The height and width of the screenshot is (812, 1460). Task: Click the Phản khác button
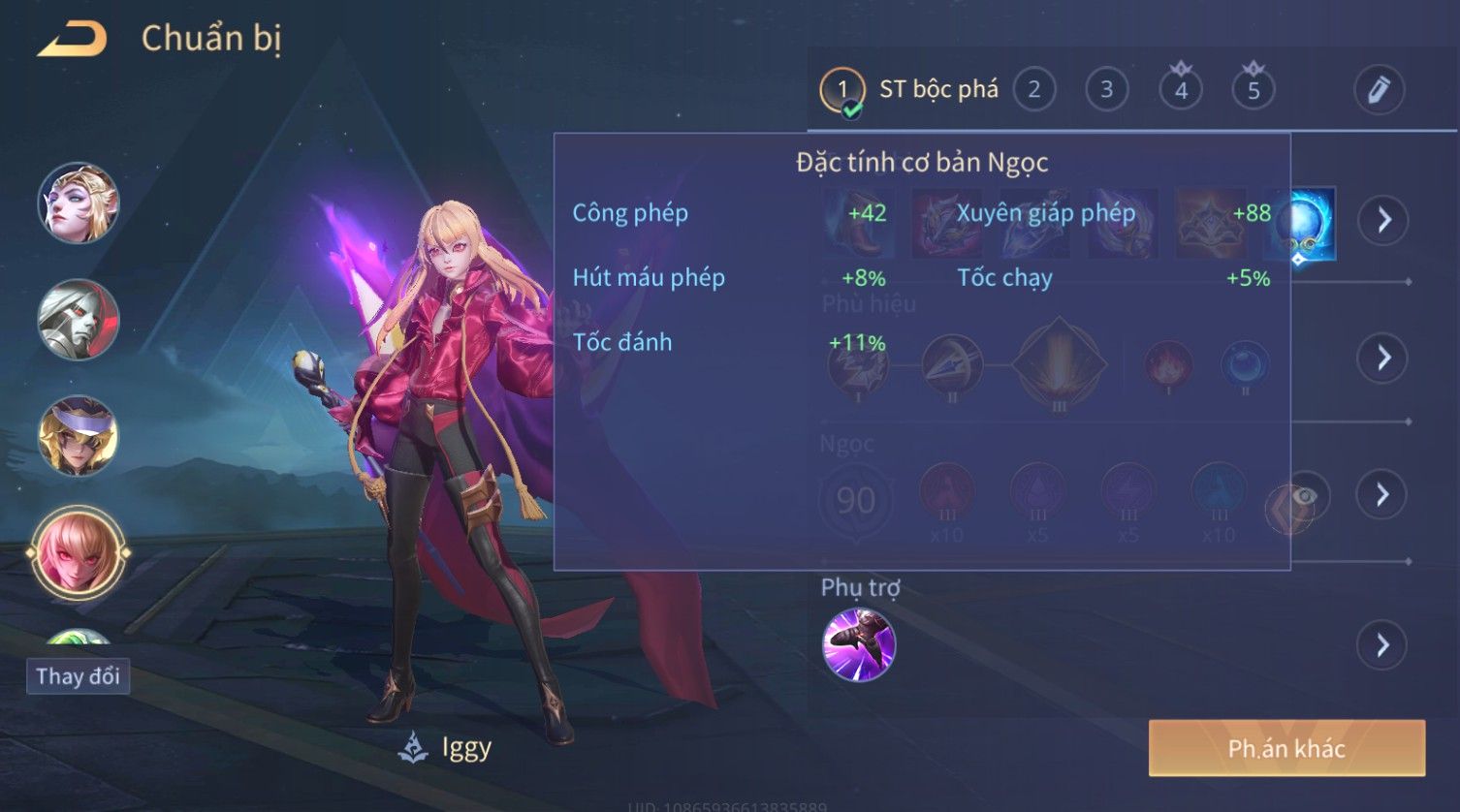point(1286,748)
